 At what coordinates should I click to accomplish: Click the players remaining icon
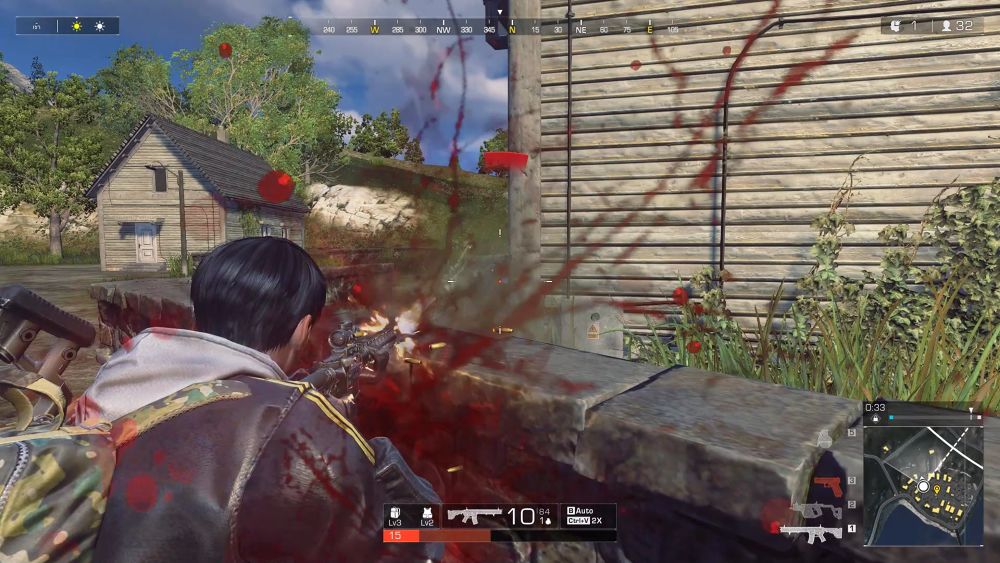pyautogui.click(x=946, y=25)
